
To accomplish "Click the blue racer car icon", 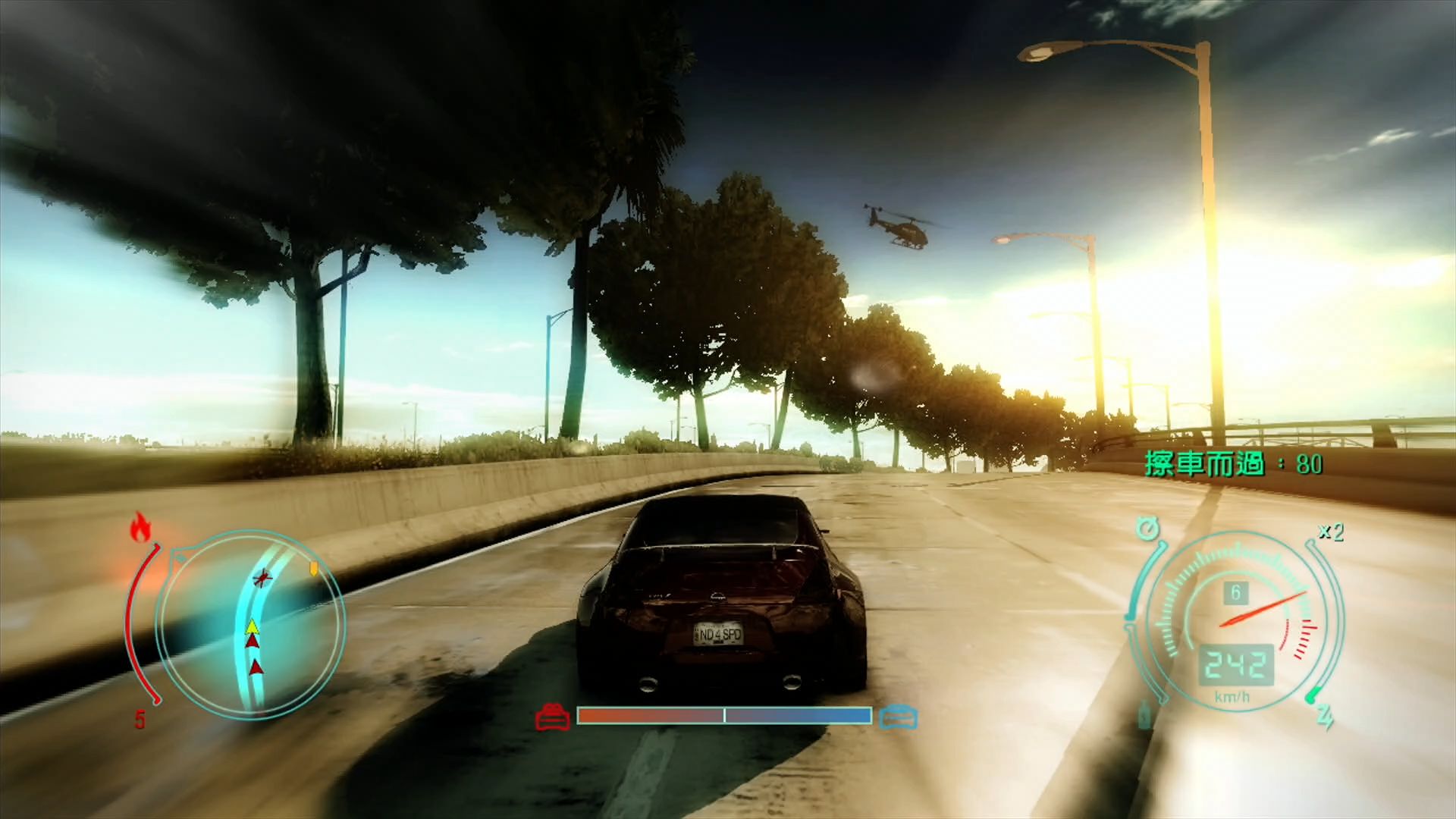I will tap(899, 716).
